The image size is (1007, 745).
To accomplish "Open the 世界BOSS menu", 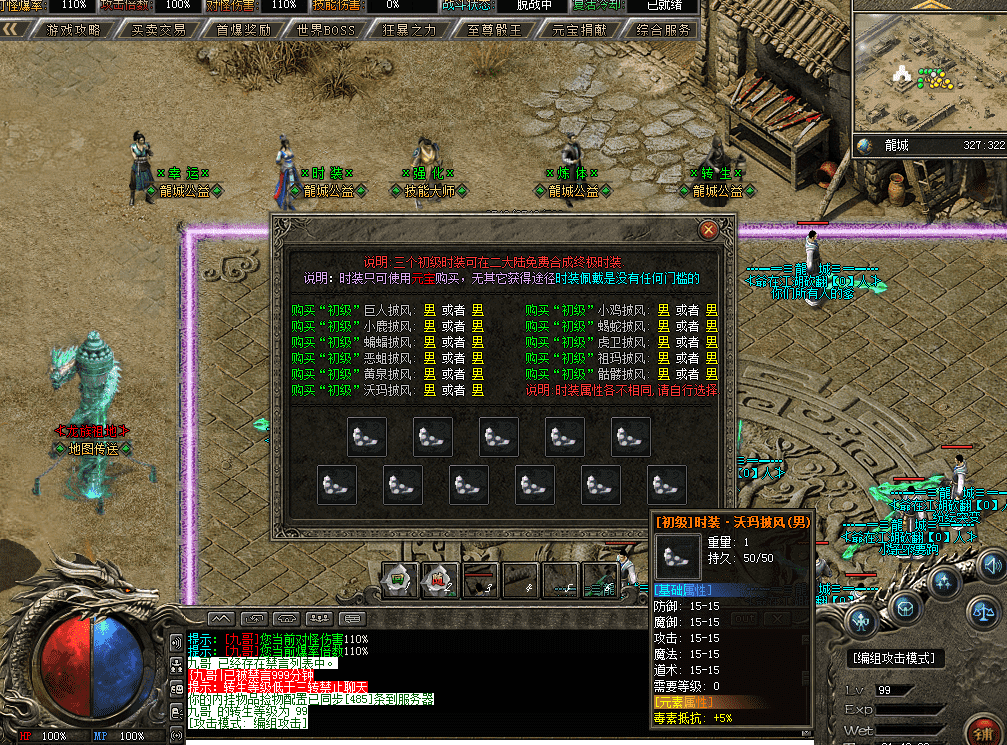I will click(x=326, y=30).
